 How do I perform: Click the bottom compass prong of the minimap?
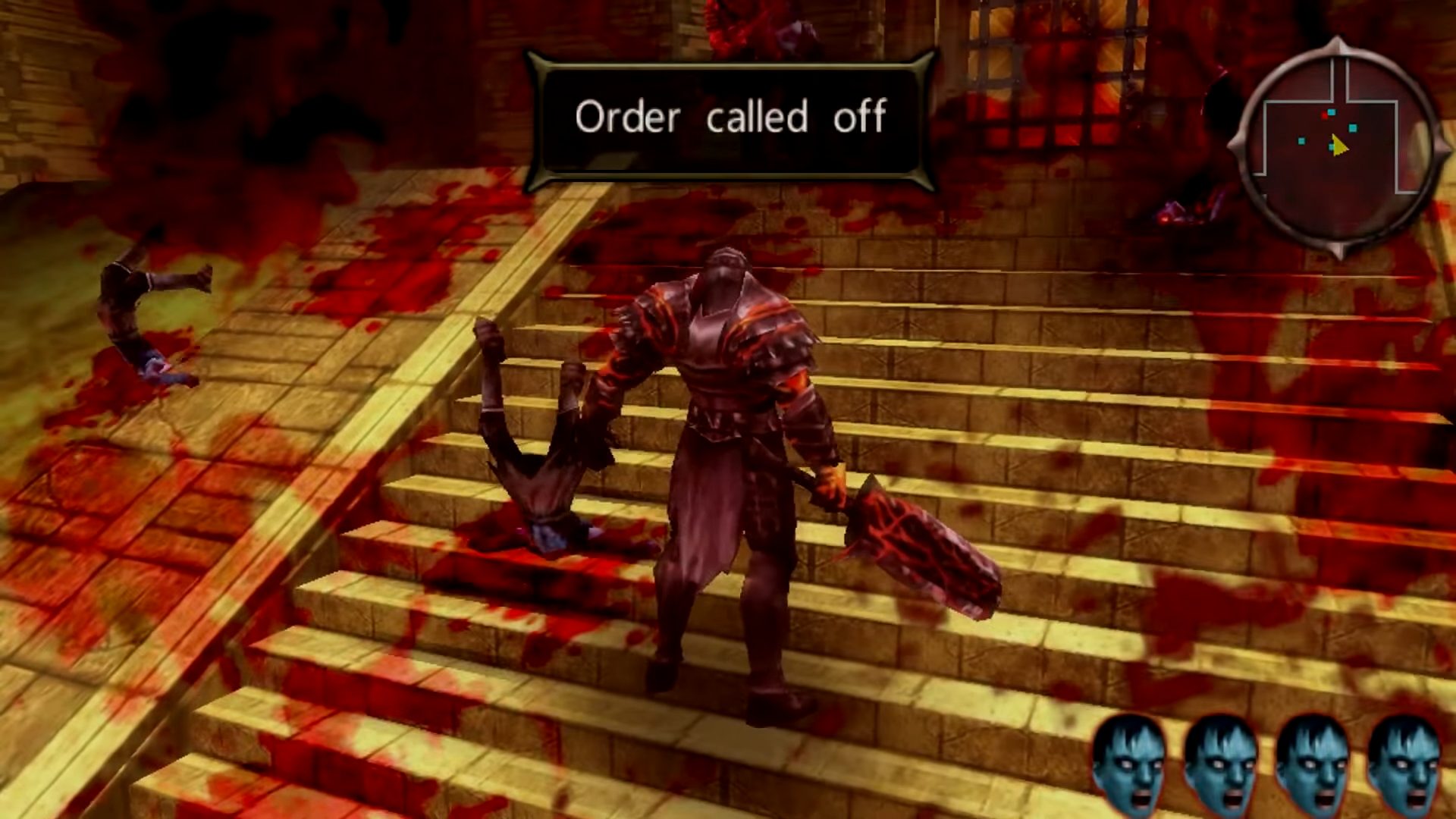click(1336, 249)
